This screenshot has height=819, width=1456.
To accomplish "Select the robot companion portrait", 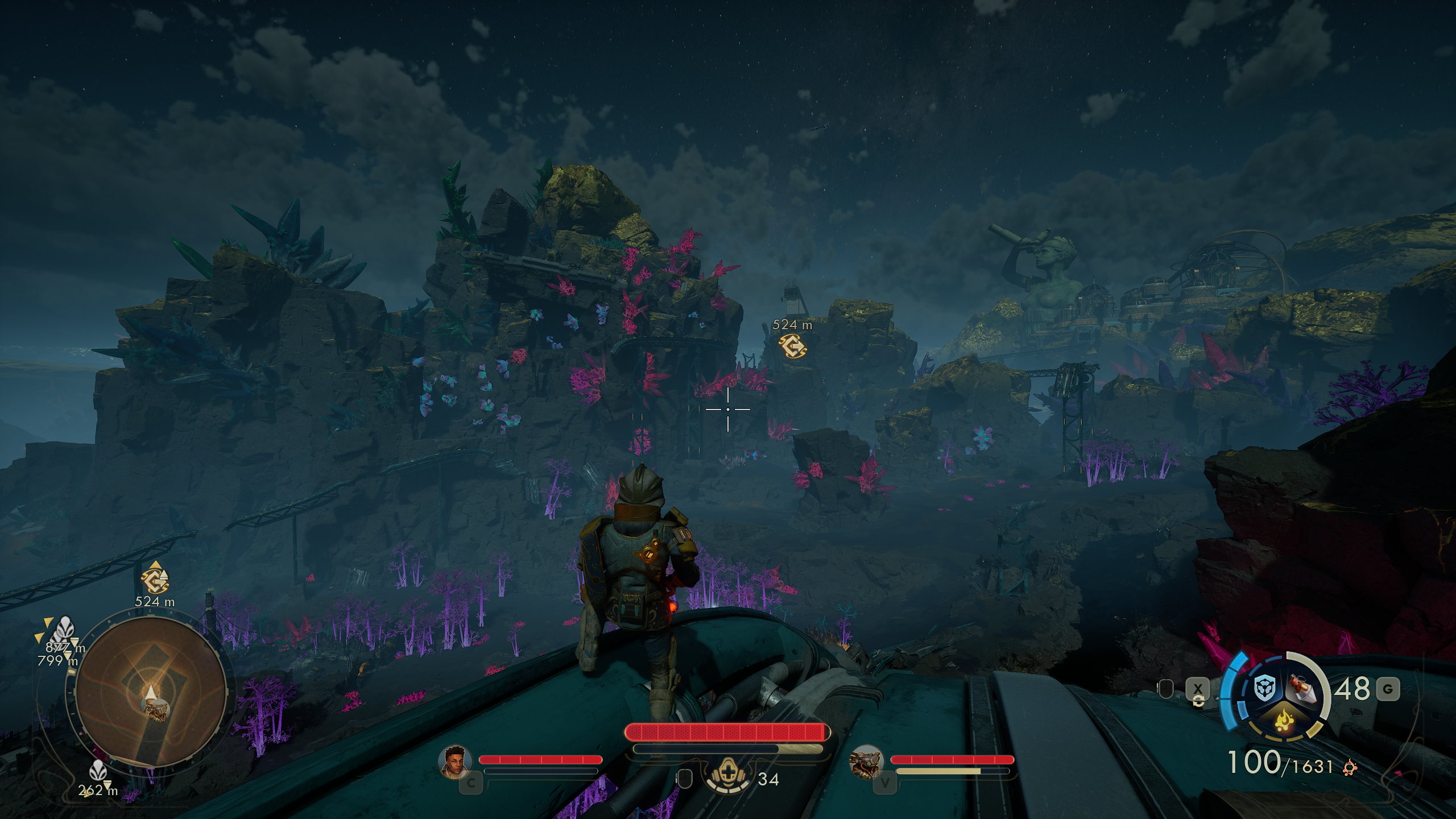I will pos(867,762).
